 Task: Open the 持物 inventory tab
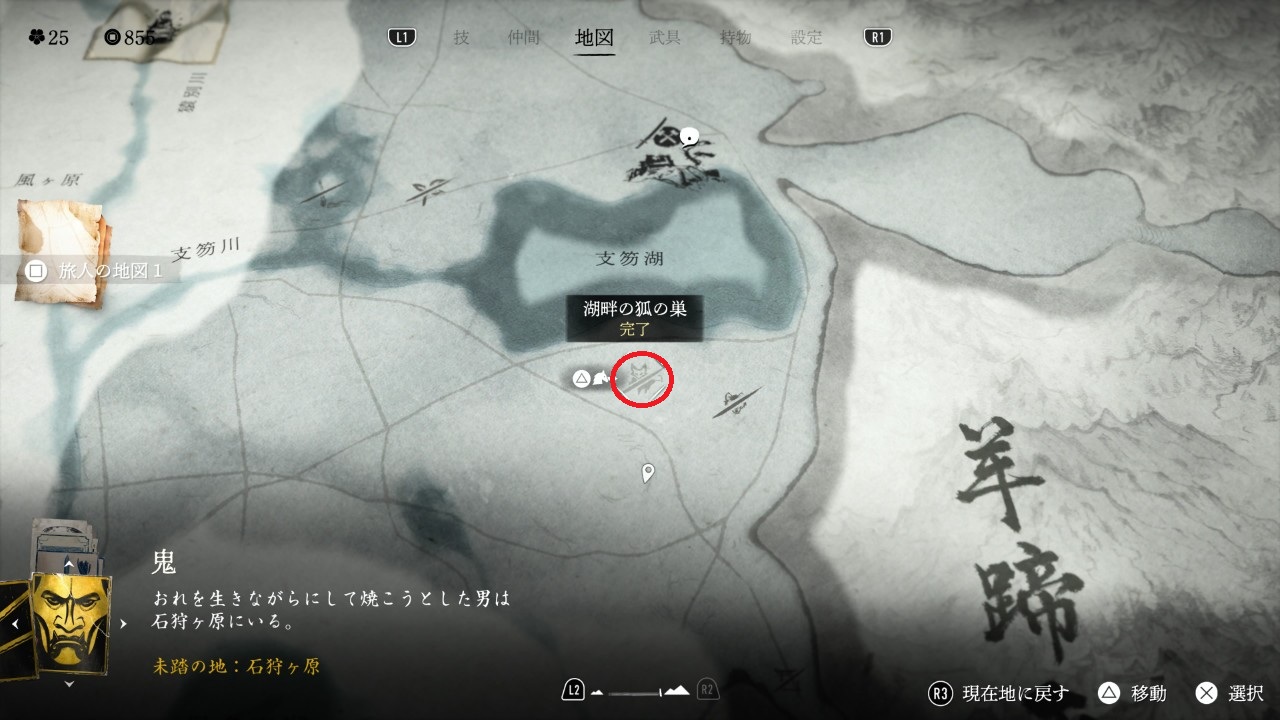pos(736,38)
